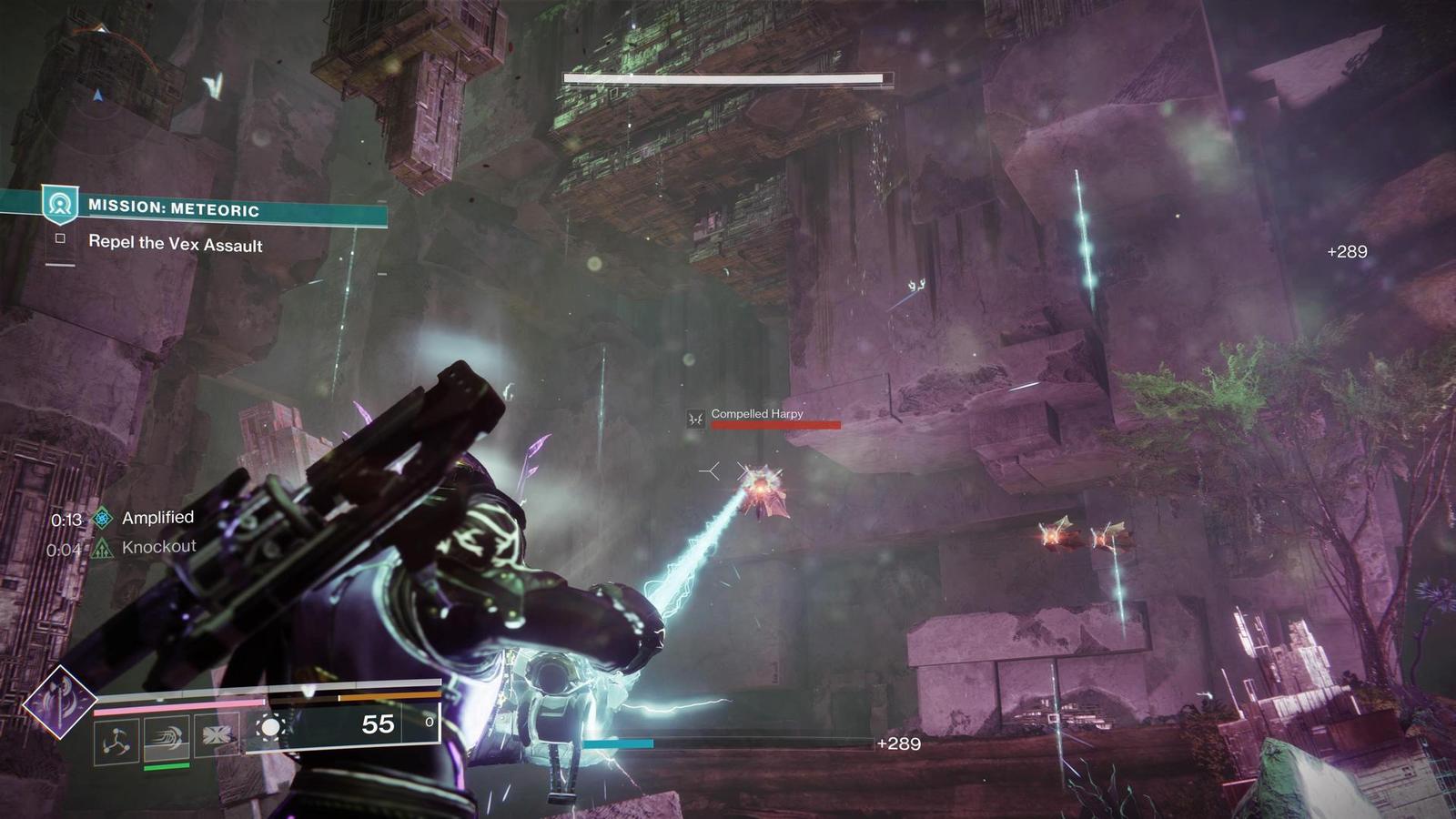Select the solar kinetic weapon icon
Screen dimensions: 1456x819
point(270,727)
